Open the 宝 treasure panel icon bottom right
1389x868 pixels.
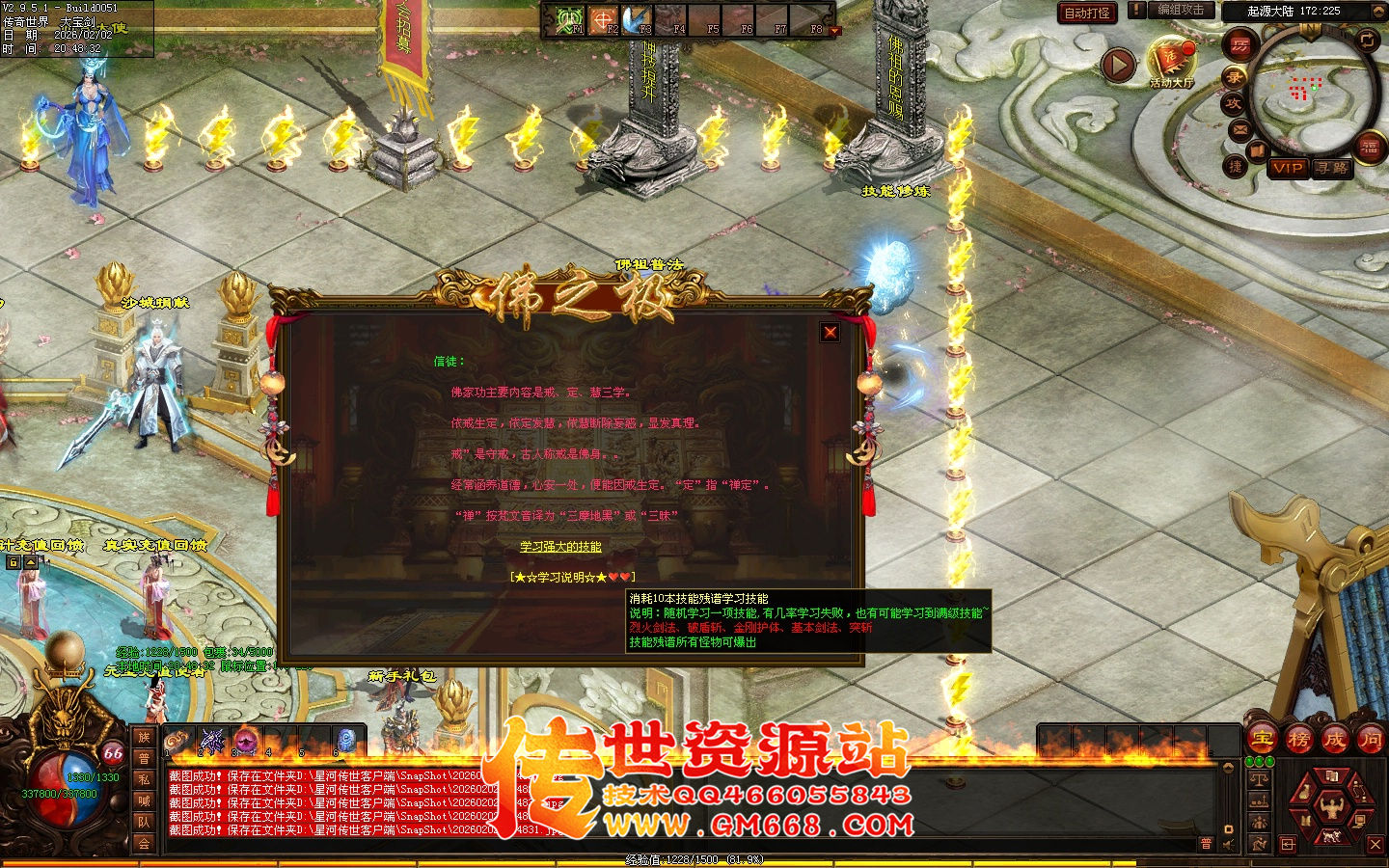(1262, 740)
